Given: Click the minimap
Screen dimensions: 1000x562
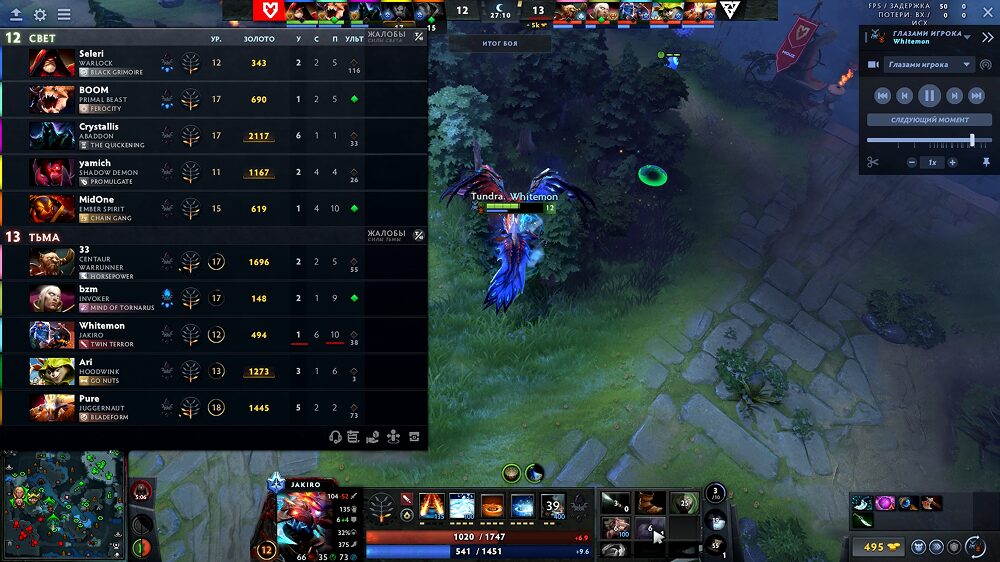Looking at the screenshot, I should pos(64,505).
